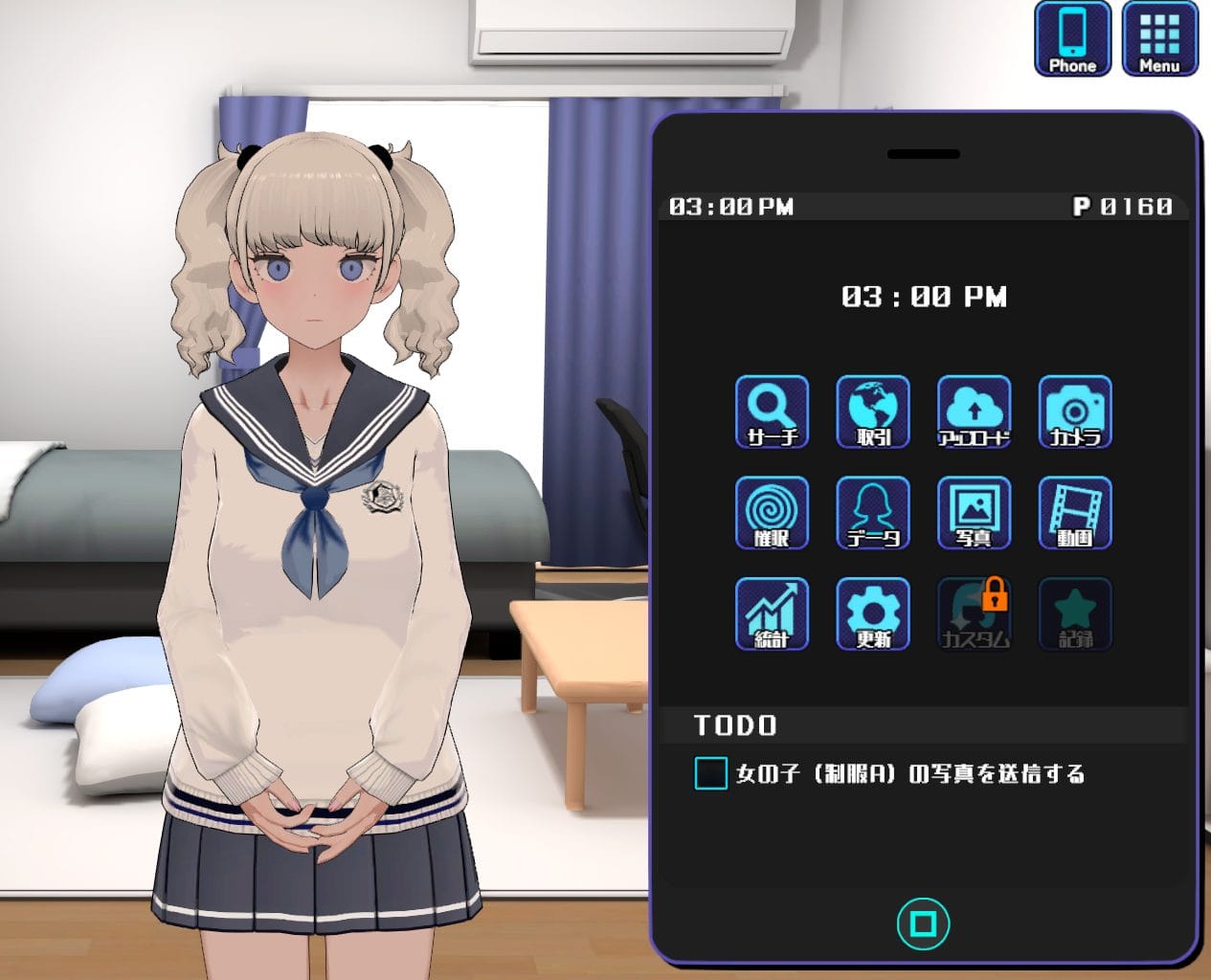Tick the TODO task checkbox
The width and height of the screenshot is (1211, 980).
(710, 773)
